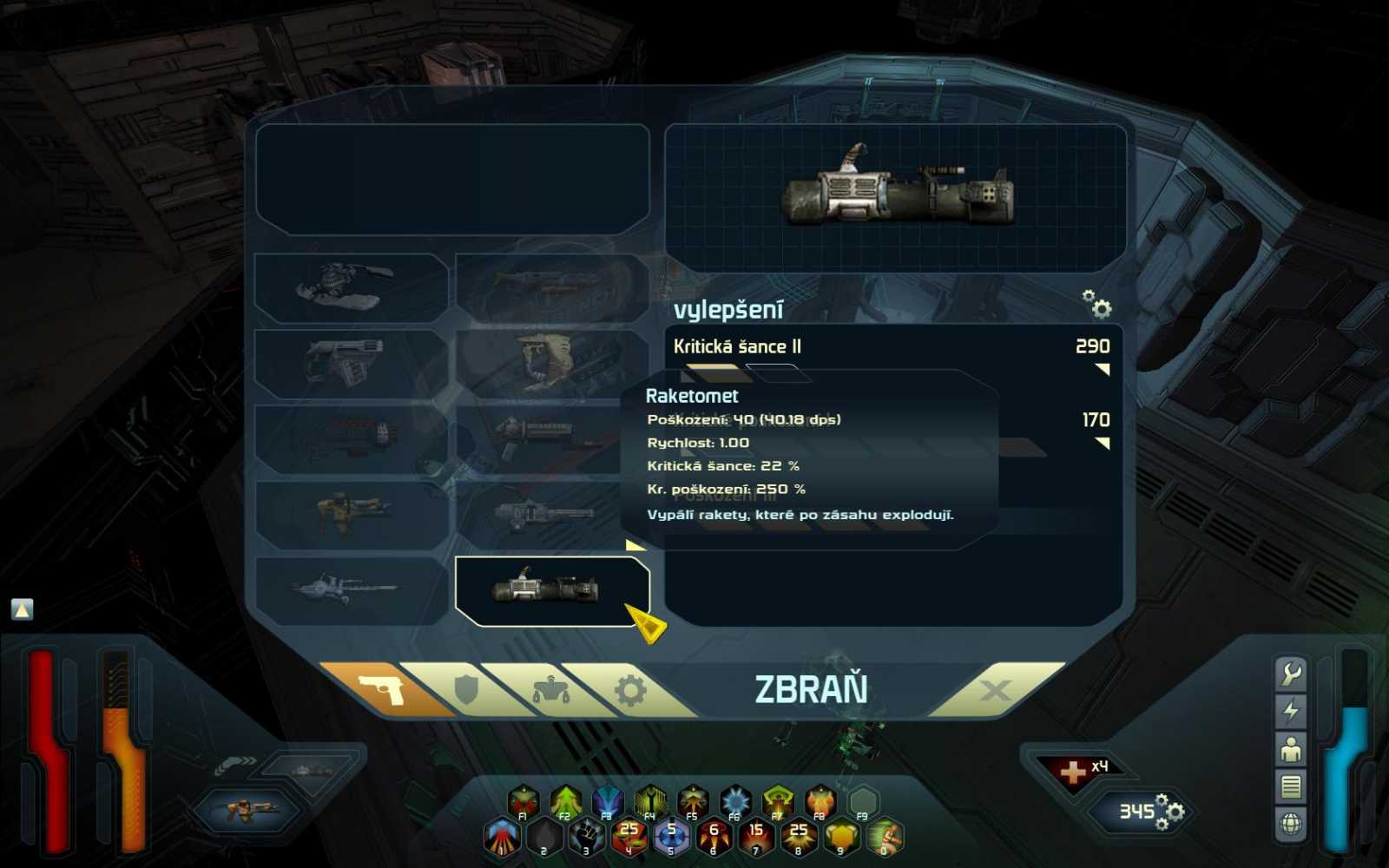
Task: Open the character icon in right sidebar
Action: 1292,747
